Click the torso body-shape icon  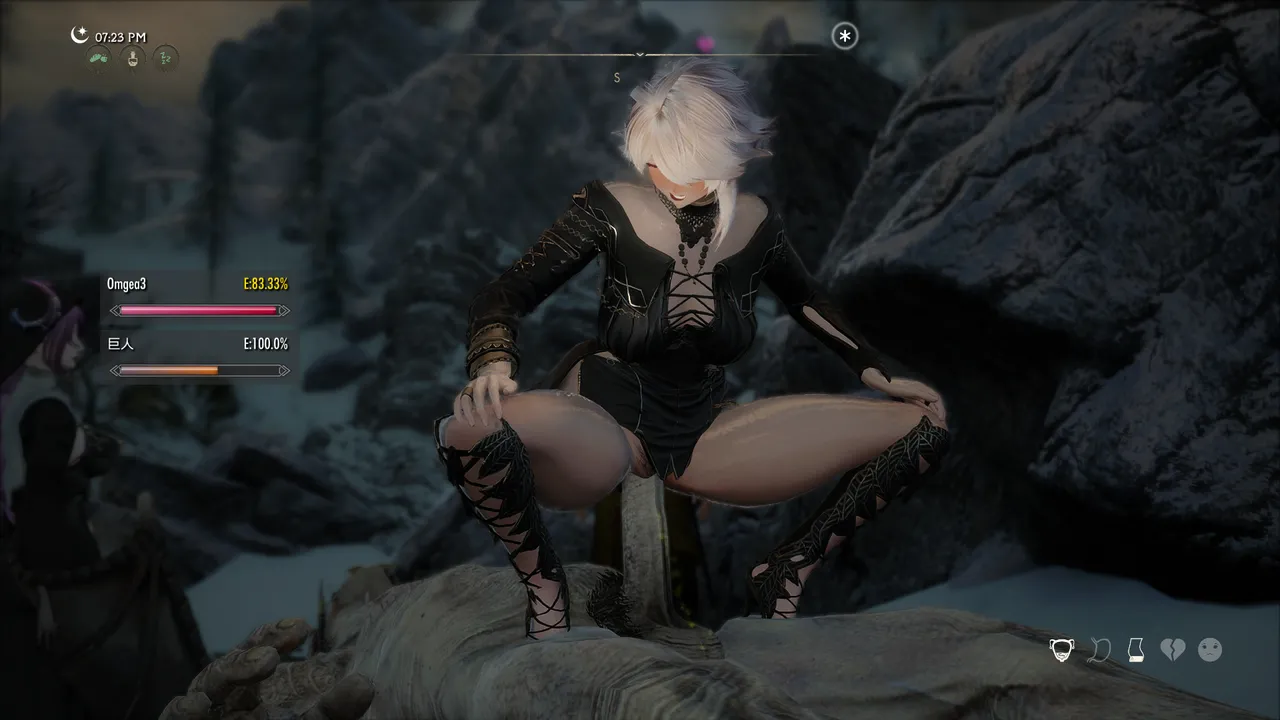click(x=1135, y=650)
